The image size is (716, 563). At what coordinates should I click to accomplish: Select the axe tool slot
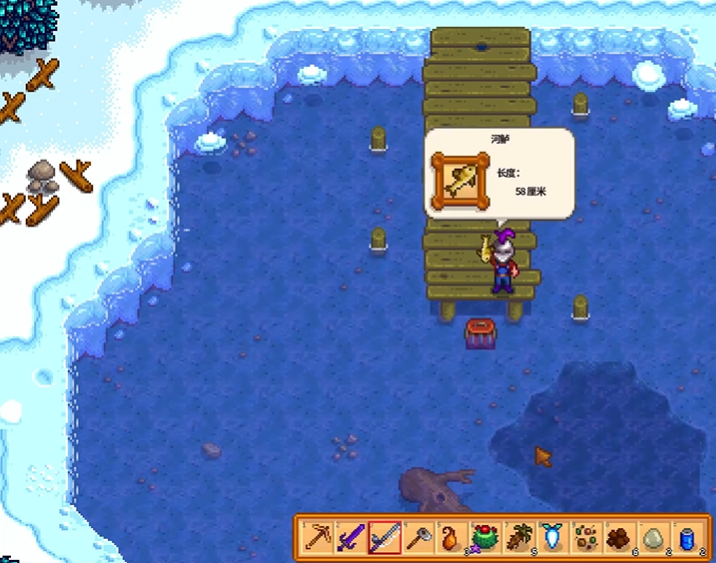tap(417, 538)
